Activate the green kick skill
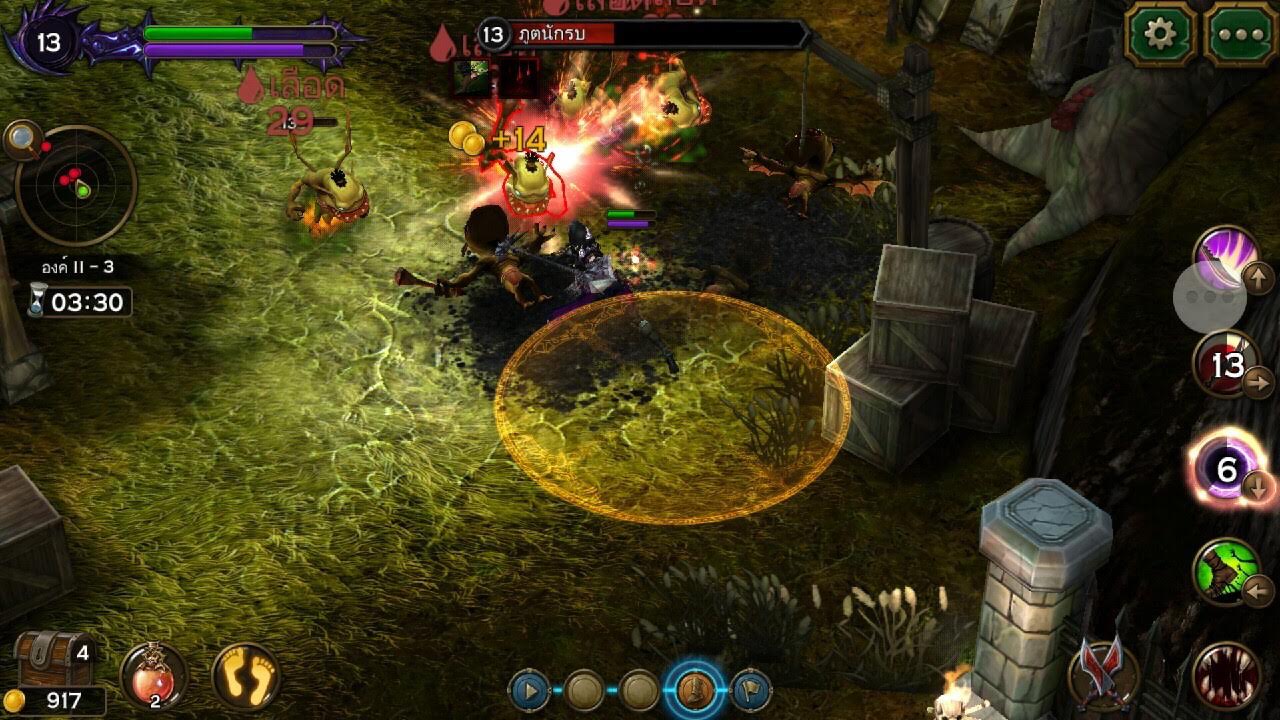1280x720 pixels. (x=1226, y=572)
